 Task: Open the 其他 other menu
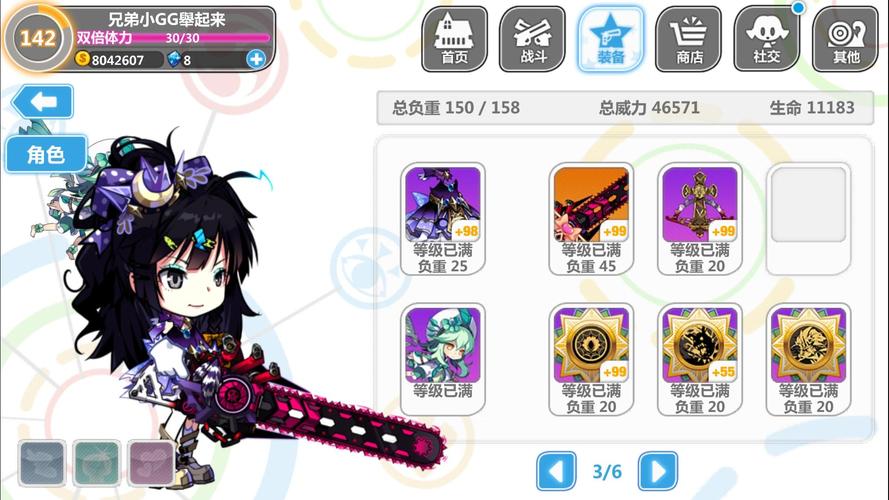[x=845, y=39]
